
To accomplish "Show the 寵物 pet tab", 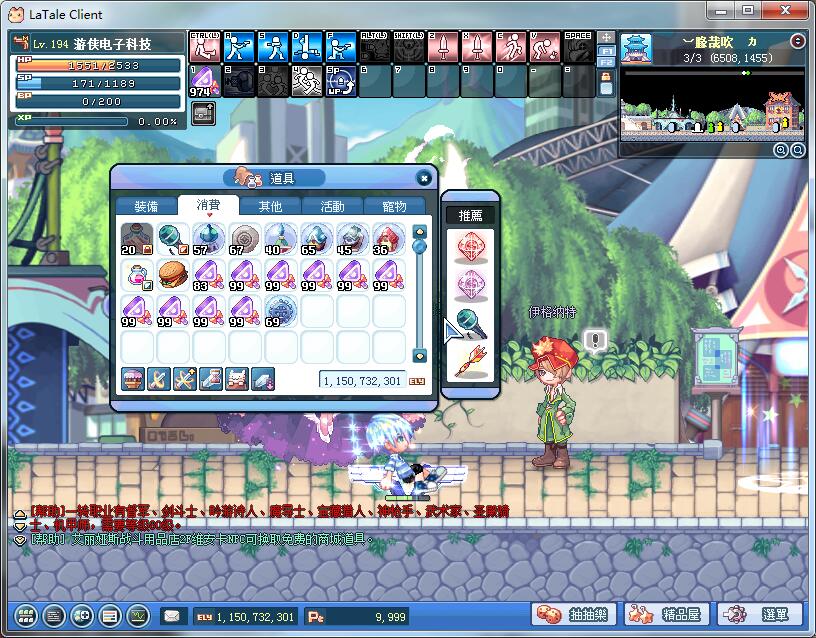I will pyautogui.click(x=394, y=206).
